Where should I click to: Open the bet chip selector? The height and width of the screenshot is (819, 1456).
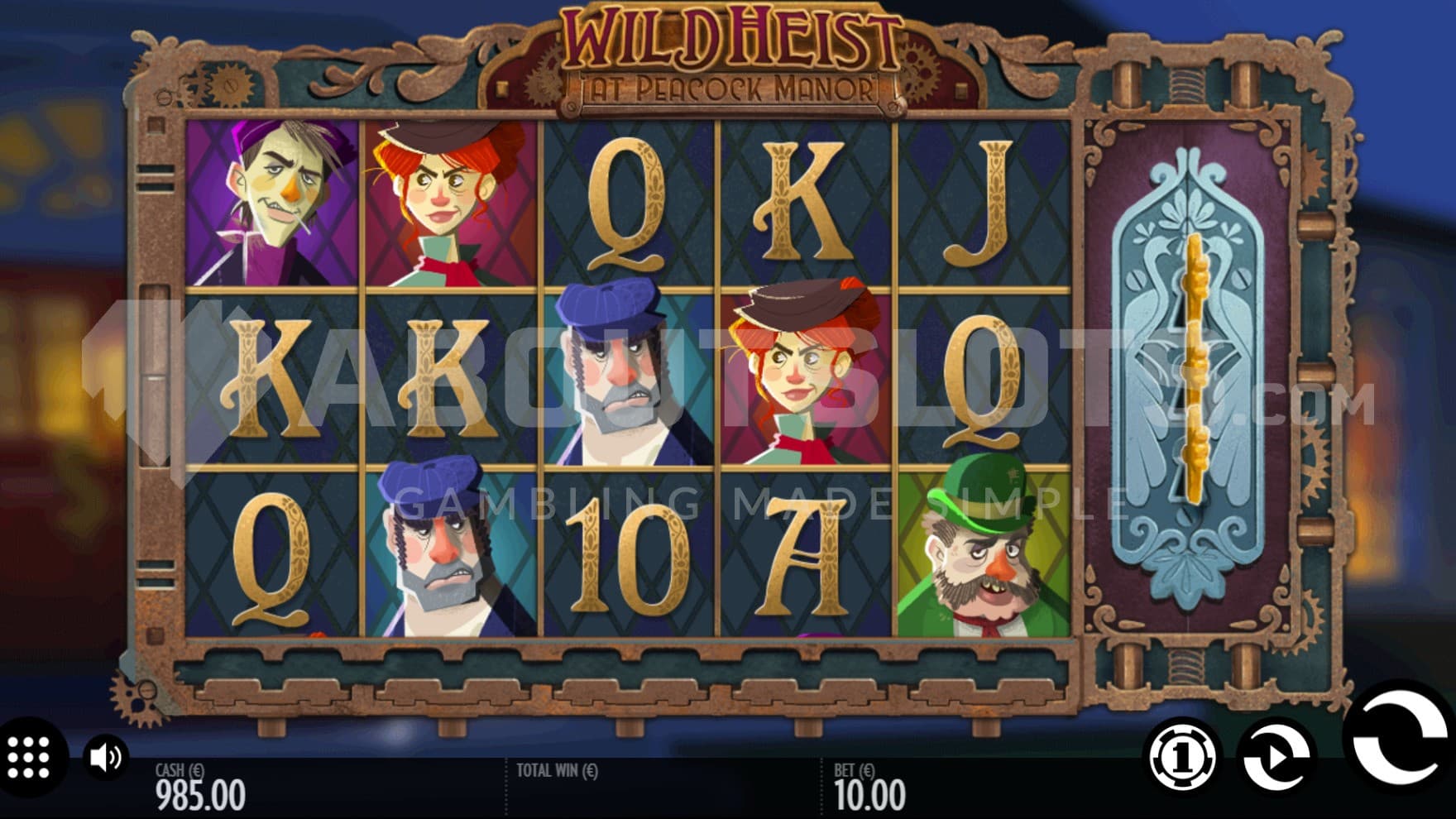tap(1182, 756)
